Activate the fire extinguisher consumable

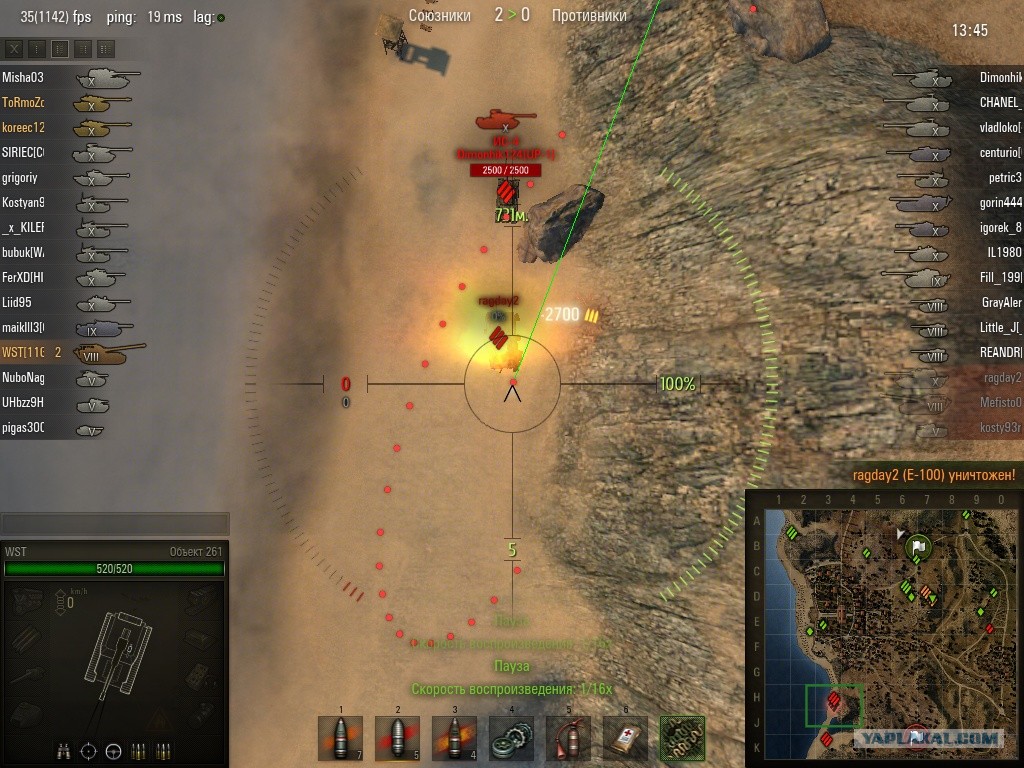[568, 739]
